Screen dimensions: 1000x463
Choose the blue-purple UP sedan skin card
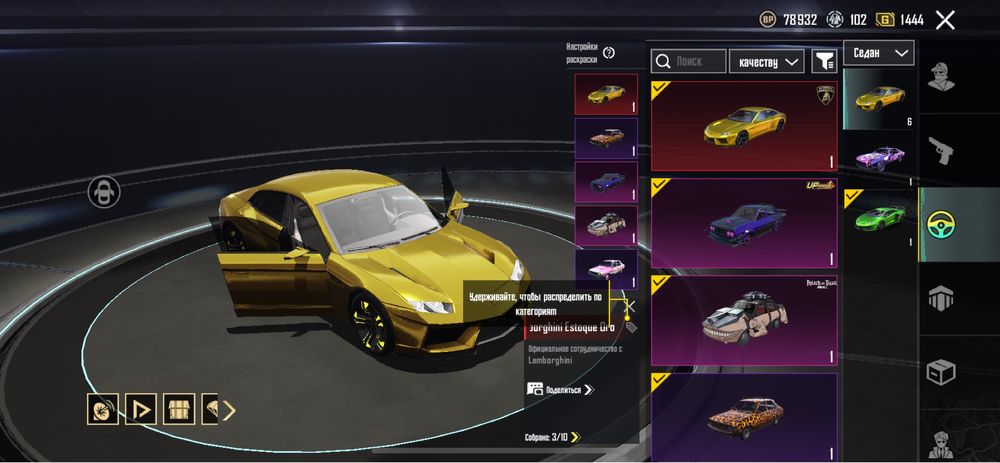pos(744,223)
